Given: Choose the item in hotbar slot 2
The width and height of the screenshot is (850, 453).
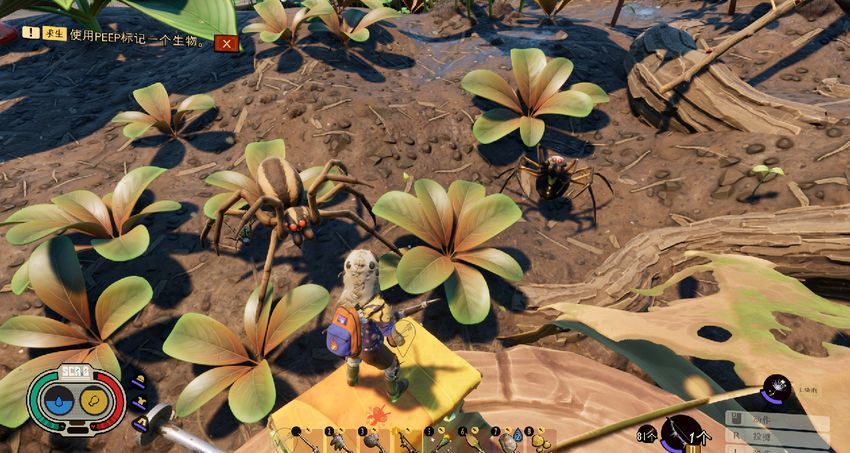Looking at the screenshot, I should point(340,440).
